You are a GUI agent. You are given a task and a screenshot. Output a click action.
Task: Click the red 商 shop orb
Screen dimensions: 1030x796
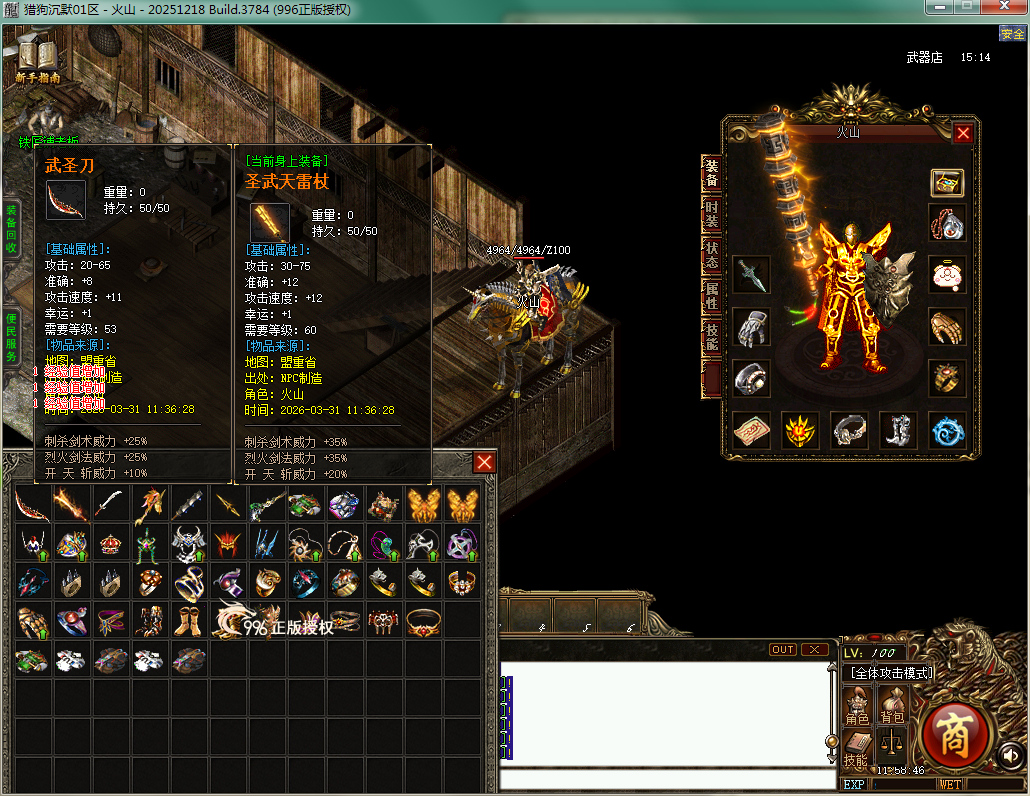(x=955, y=735)
